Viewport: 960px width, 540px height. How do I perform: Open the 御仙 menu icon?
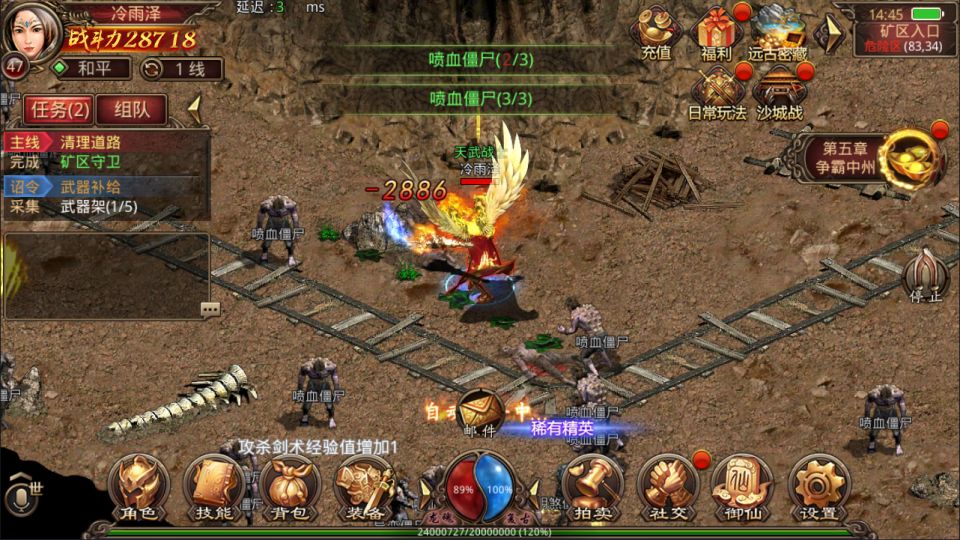(x=742, y=487)
